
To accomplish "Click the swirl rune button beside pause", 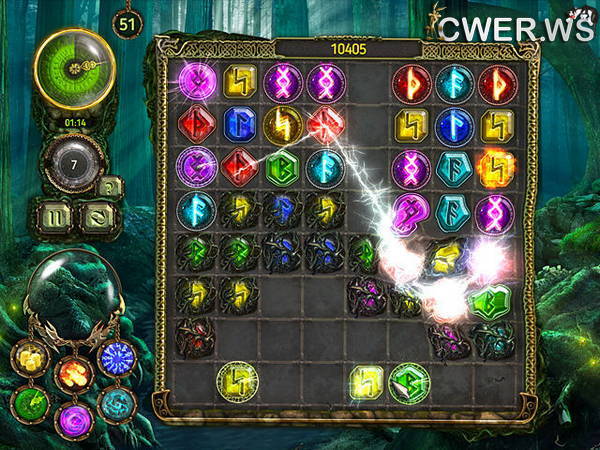I will pyautogui.click(x=97, y=215).
